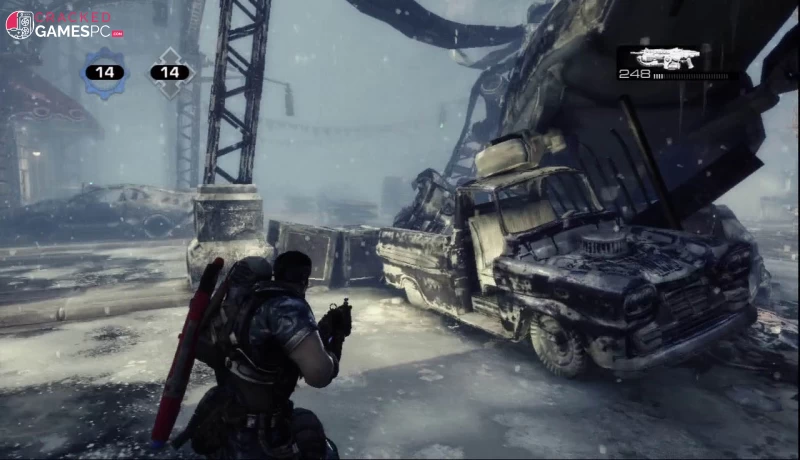This screenshot has width=800, height=460.
Task: Click the blue COG gear team emblem
Action: coord(104,72)
